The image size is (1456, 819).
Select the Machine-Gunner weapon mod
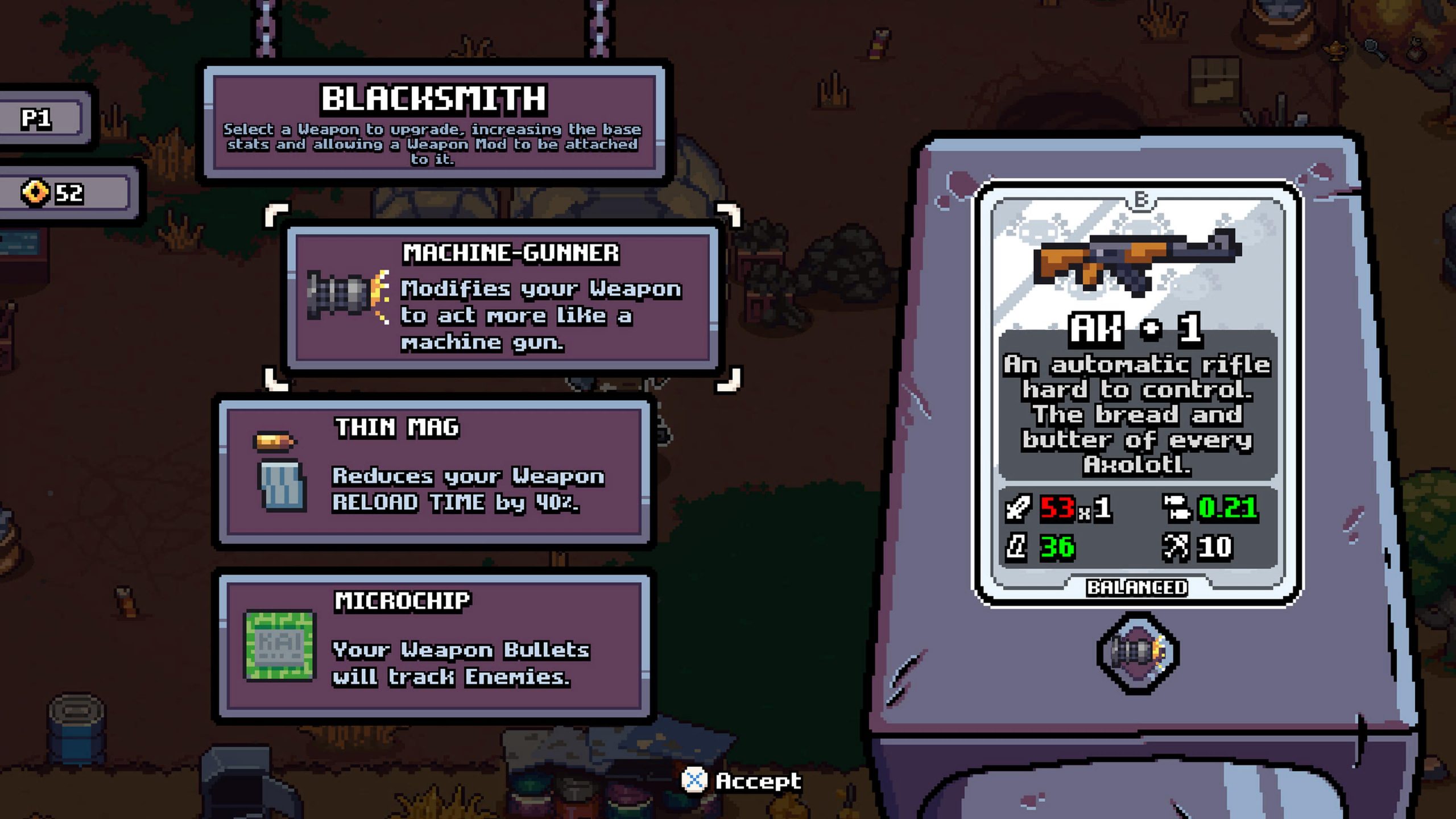(503, 297)
